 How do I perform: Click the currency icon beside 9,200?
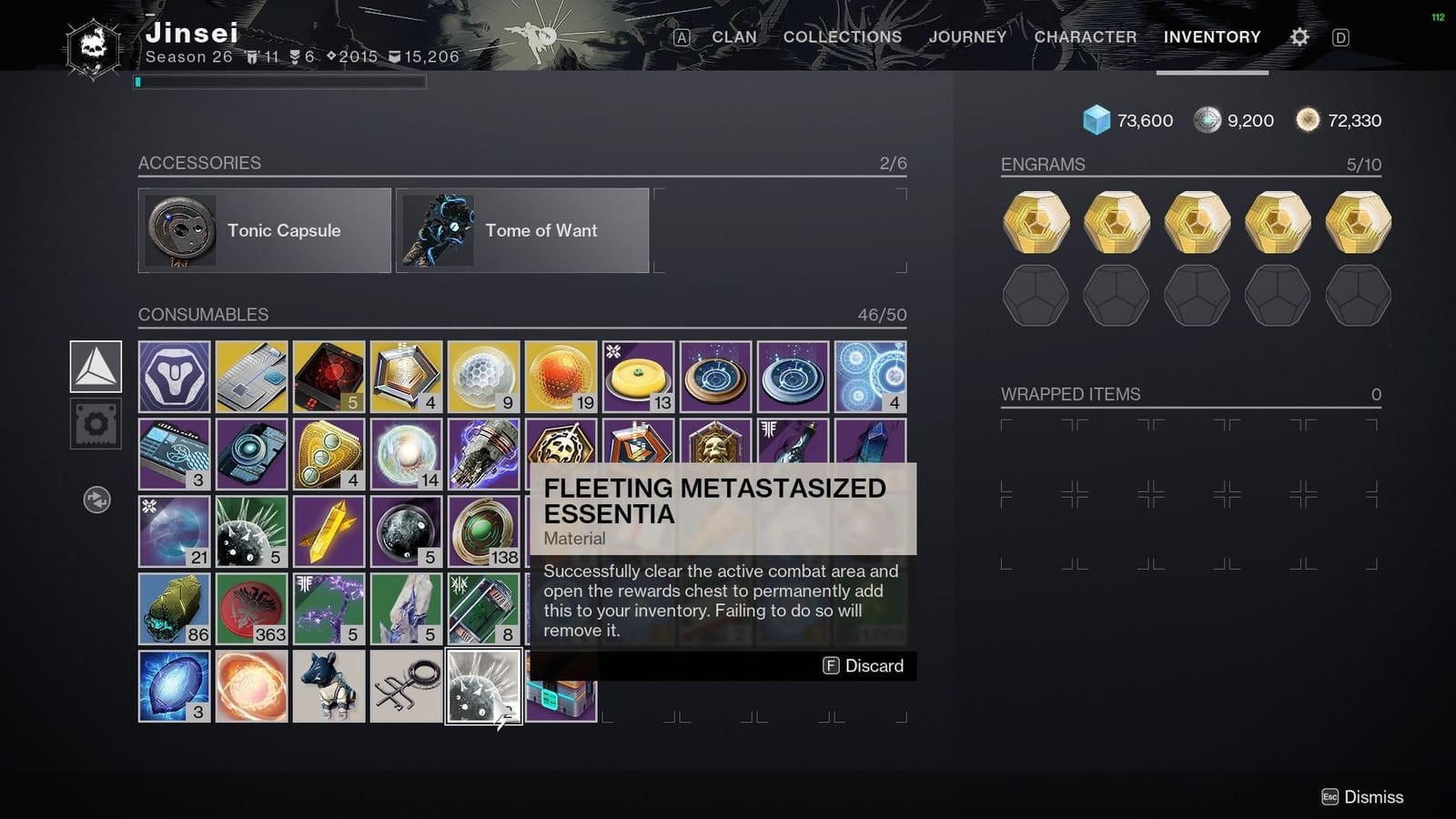(x=1209, y=119)
